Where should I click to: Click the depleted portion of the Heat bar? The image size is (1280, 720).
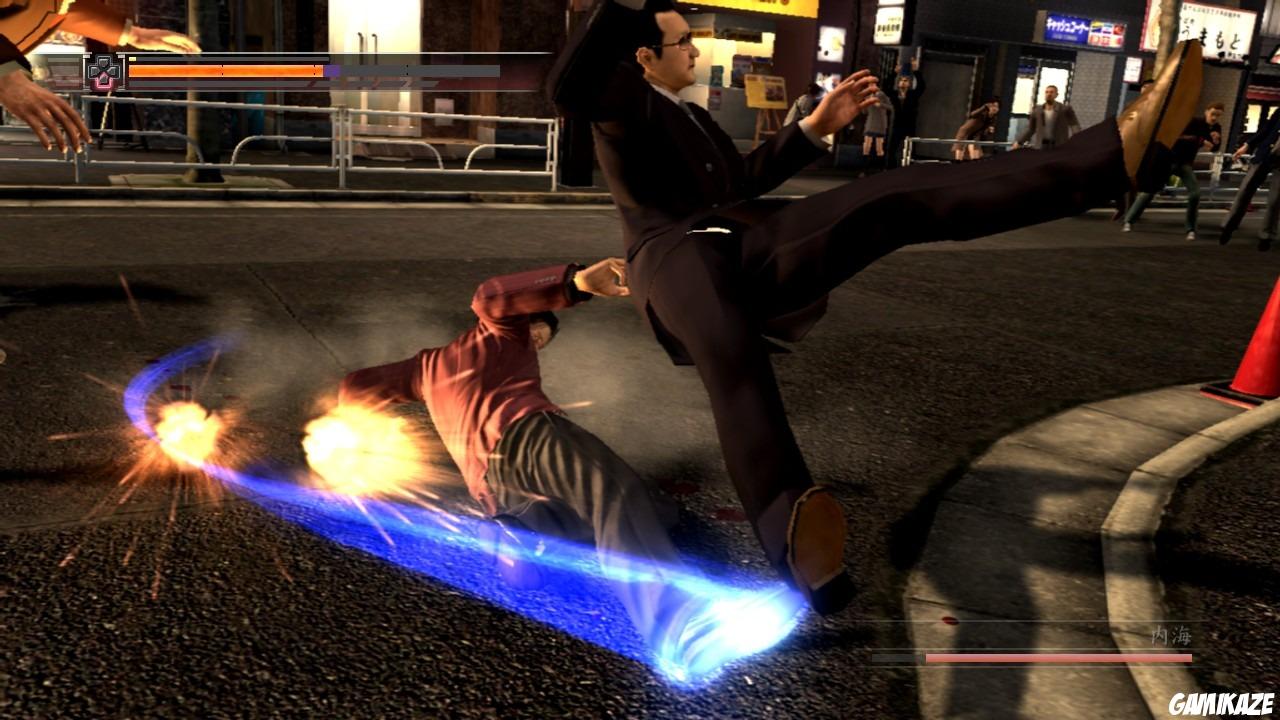point(420,70)
